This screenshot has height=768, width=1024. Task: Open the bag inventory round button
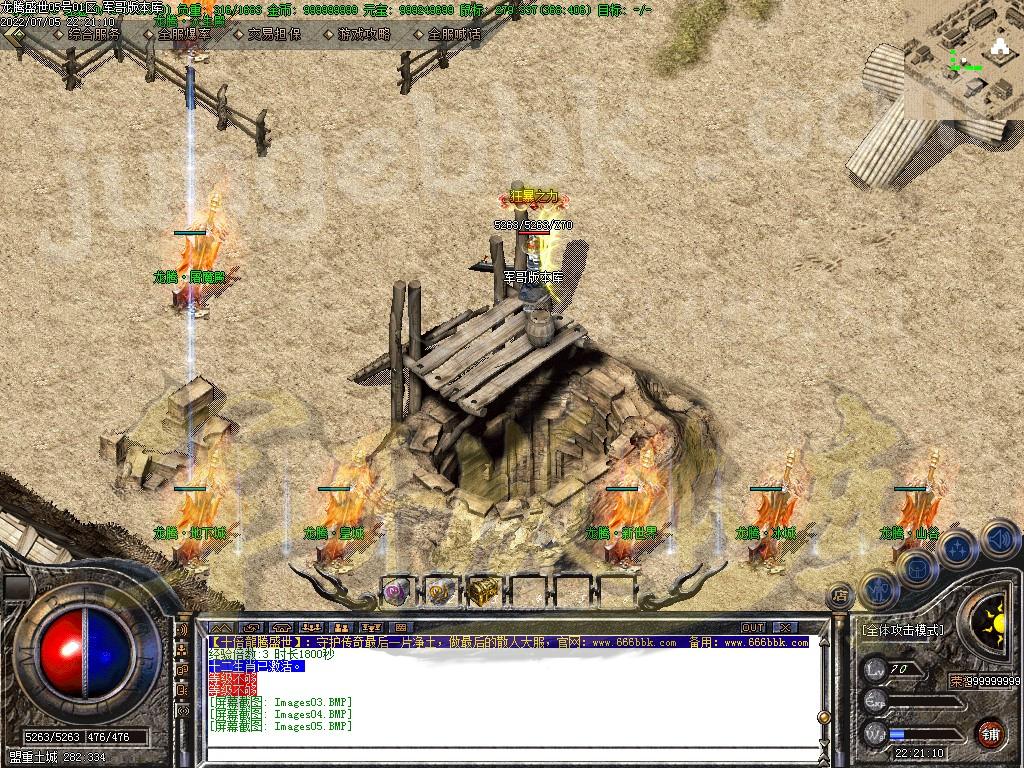tap(917, 568)
